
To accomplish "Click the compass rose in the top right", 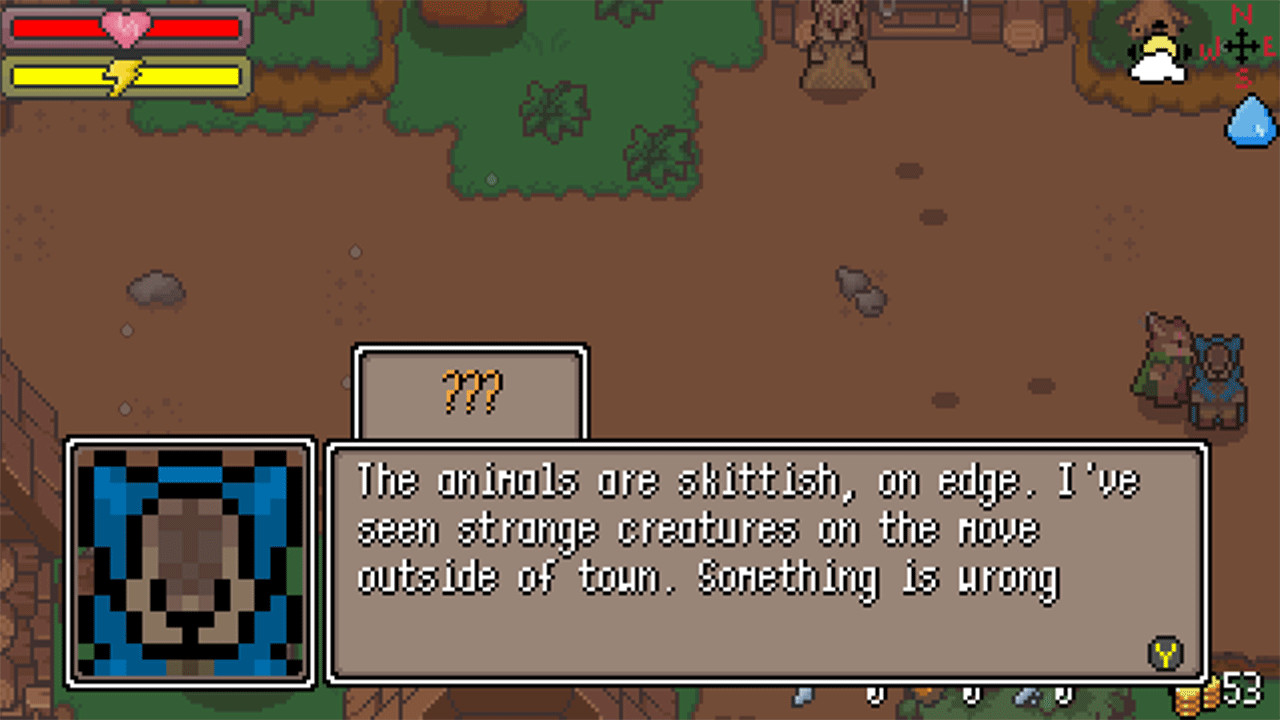I will [1243, 46].
